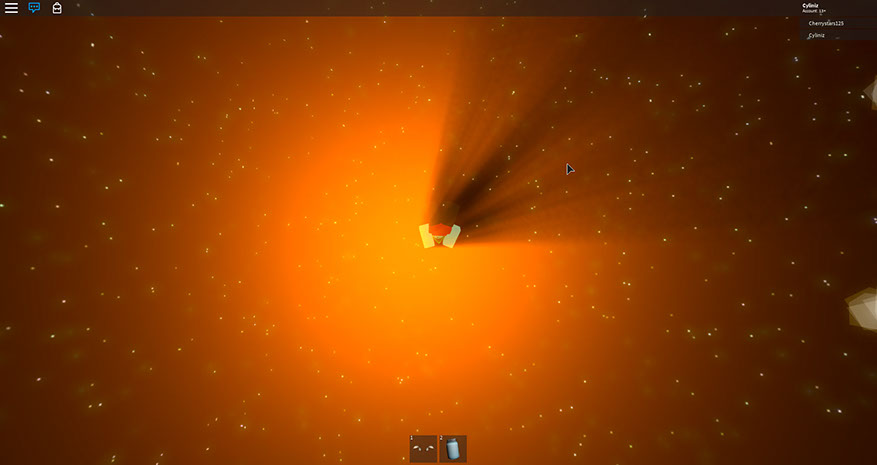Select the Cyliniz row in player list

(818, 35)
